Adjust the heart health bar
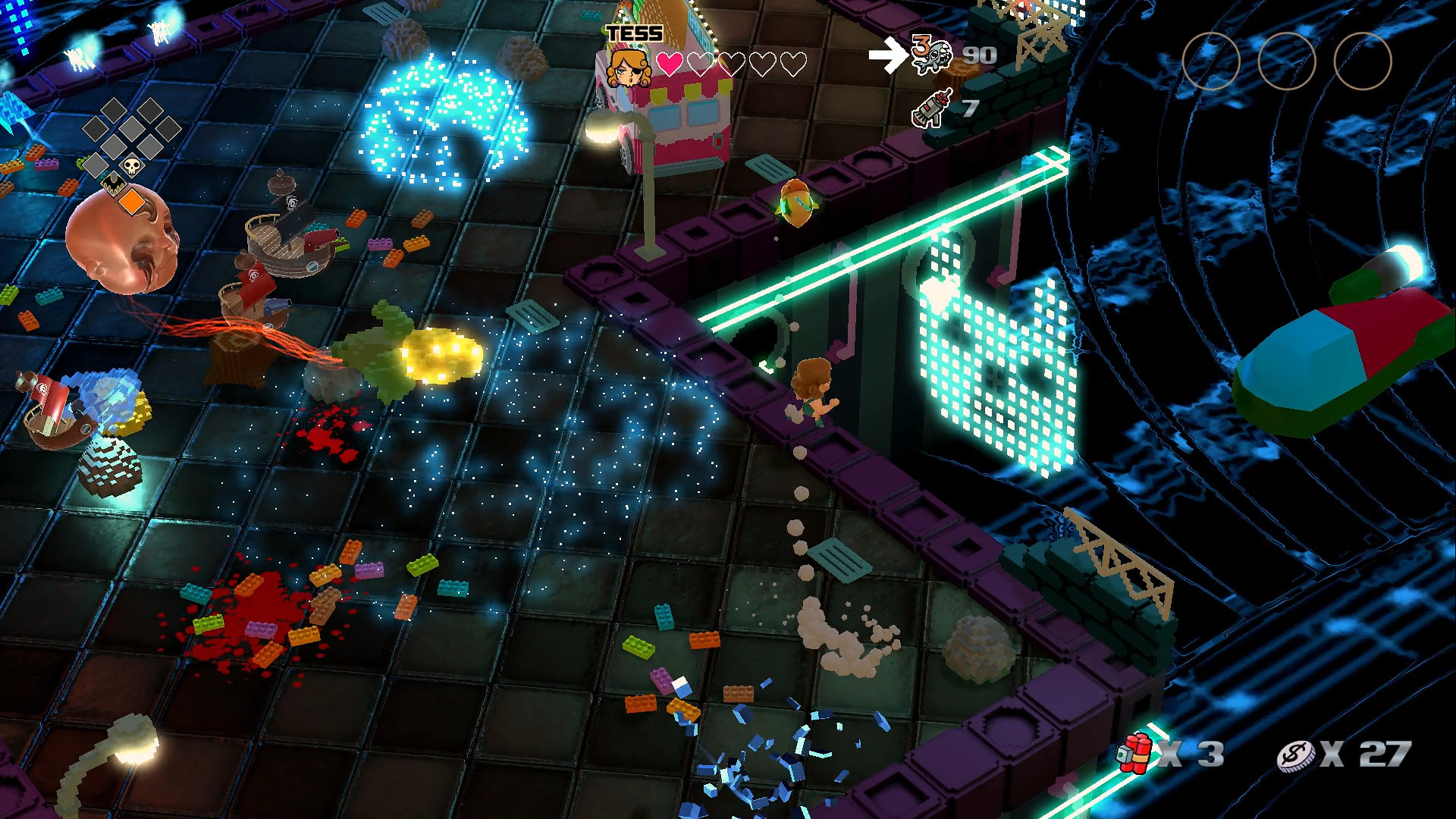Image resolution: width=1456 pixels, height=819 pixels. 732,65
